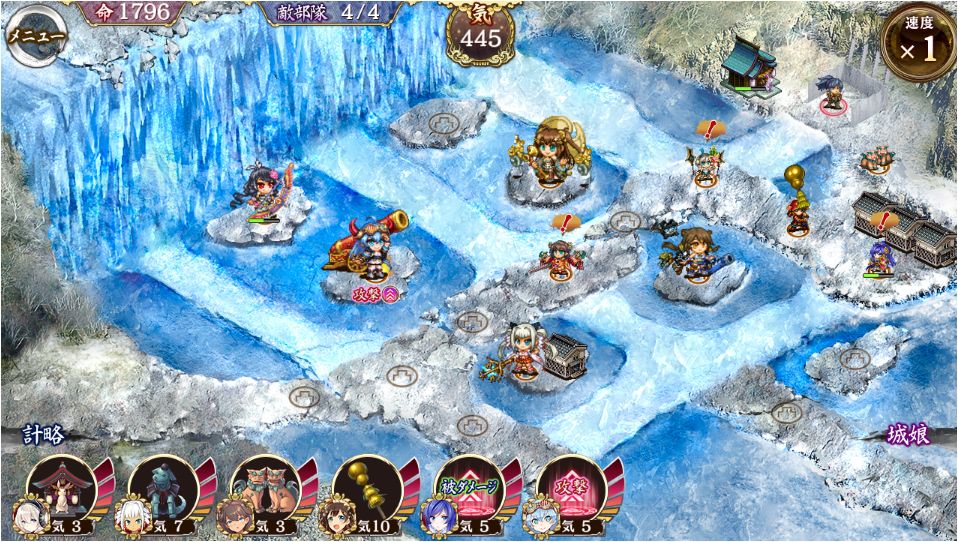This screenshot has width=958, height=542.
Task: Select the twin guardian cats stratagem
Action: point(266,492)
